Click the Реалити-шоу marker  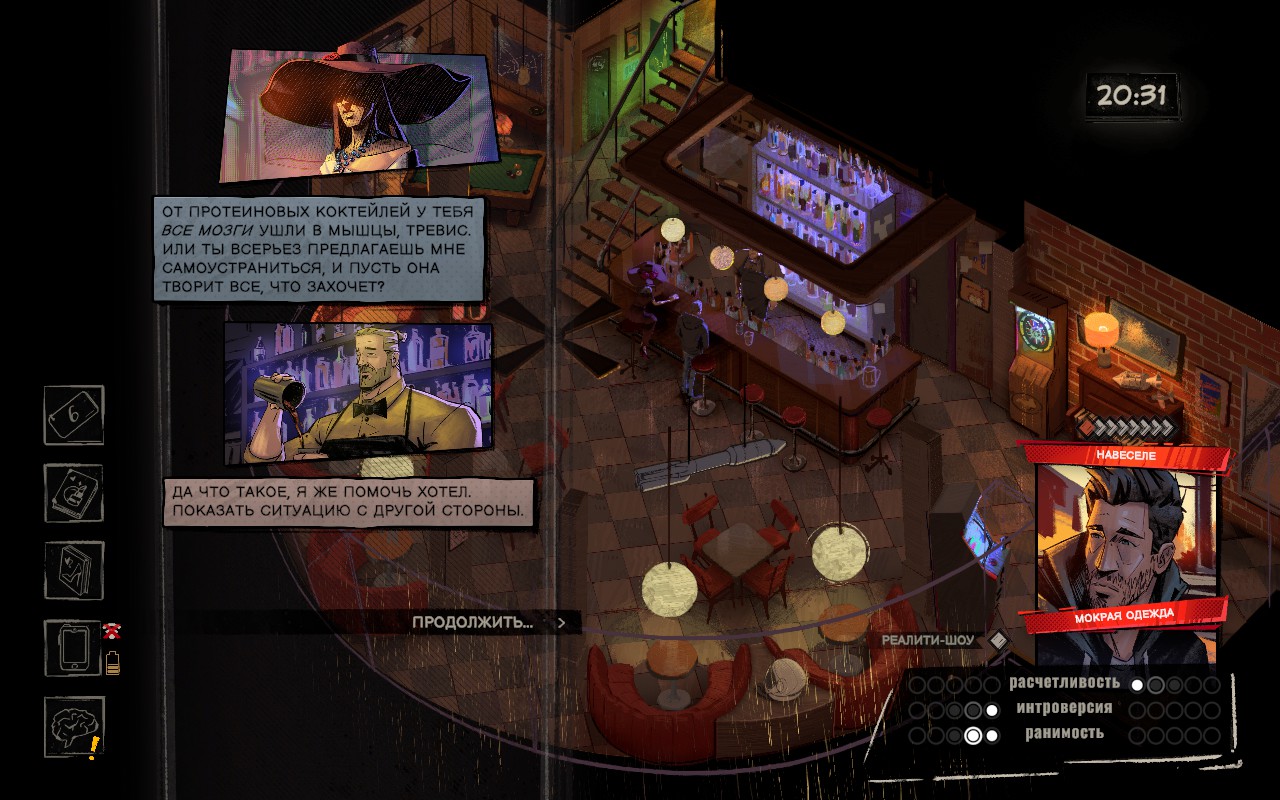[x=930, y=640]
